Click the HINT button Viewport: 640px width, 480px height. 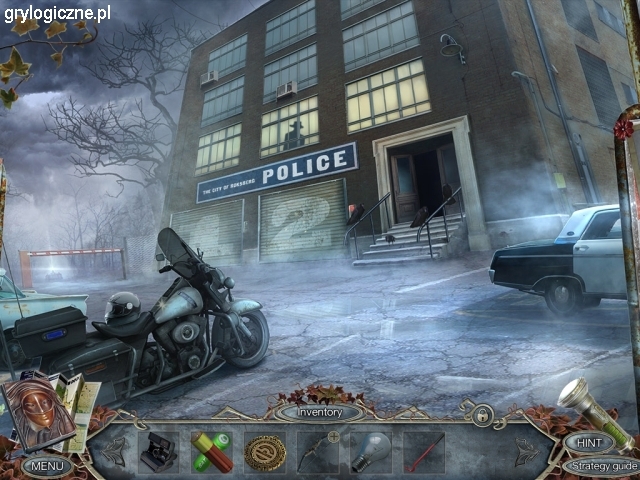click(589, 441)
